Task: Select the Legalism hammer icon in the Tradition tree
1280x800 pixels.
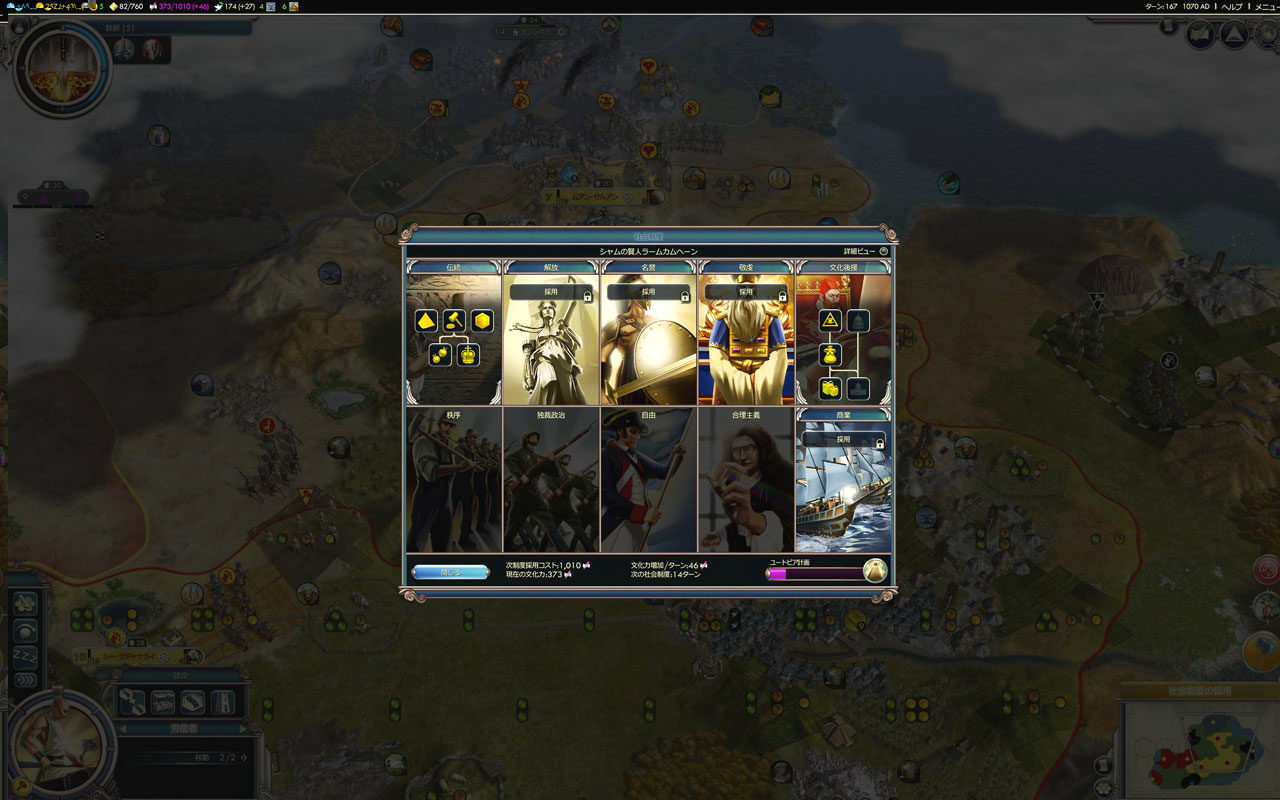Action: [453, 320]
